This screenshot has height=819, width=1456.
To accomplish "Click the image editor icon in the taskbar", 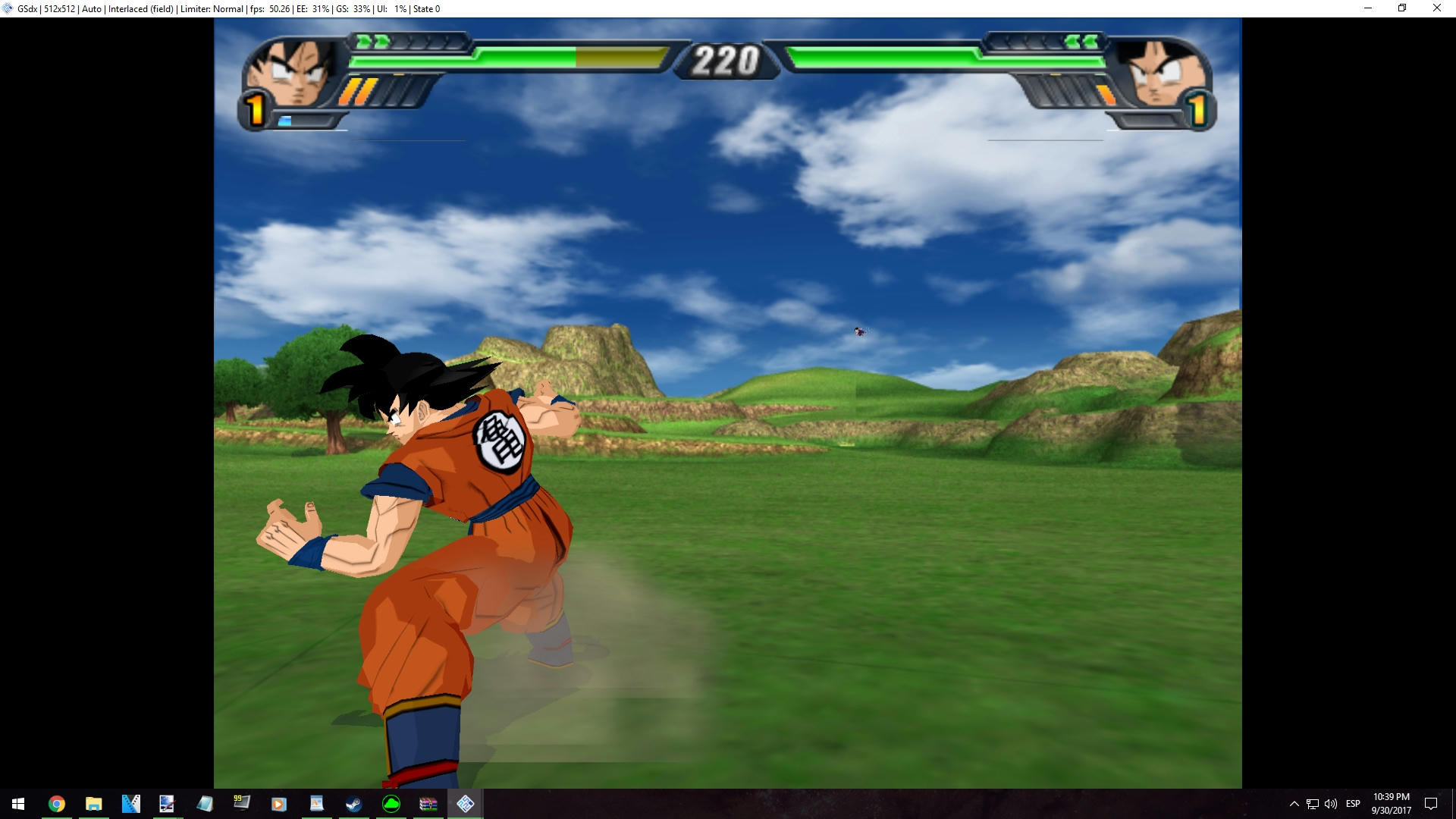I will 168,804.
